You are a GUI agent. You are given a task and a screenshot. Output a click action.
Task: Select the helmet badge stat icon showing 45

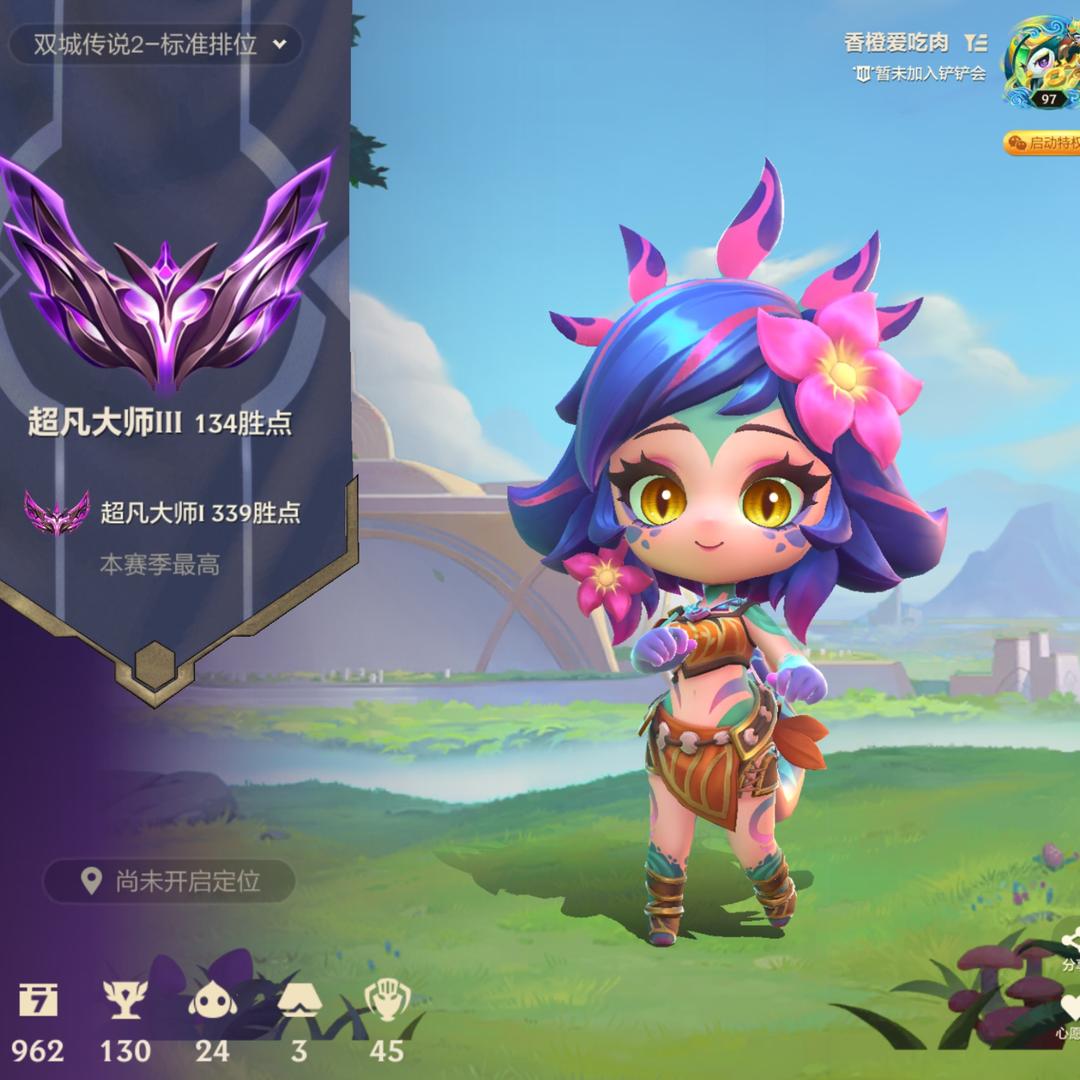pyautogui.click(x=386, y=998)
